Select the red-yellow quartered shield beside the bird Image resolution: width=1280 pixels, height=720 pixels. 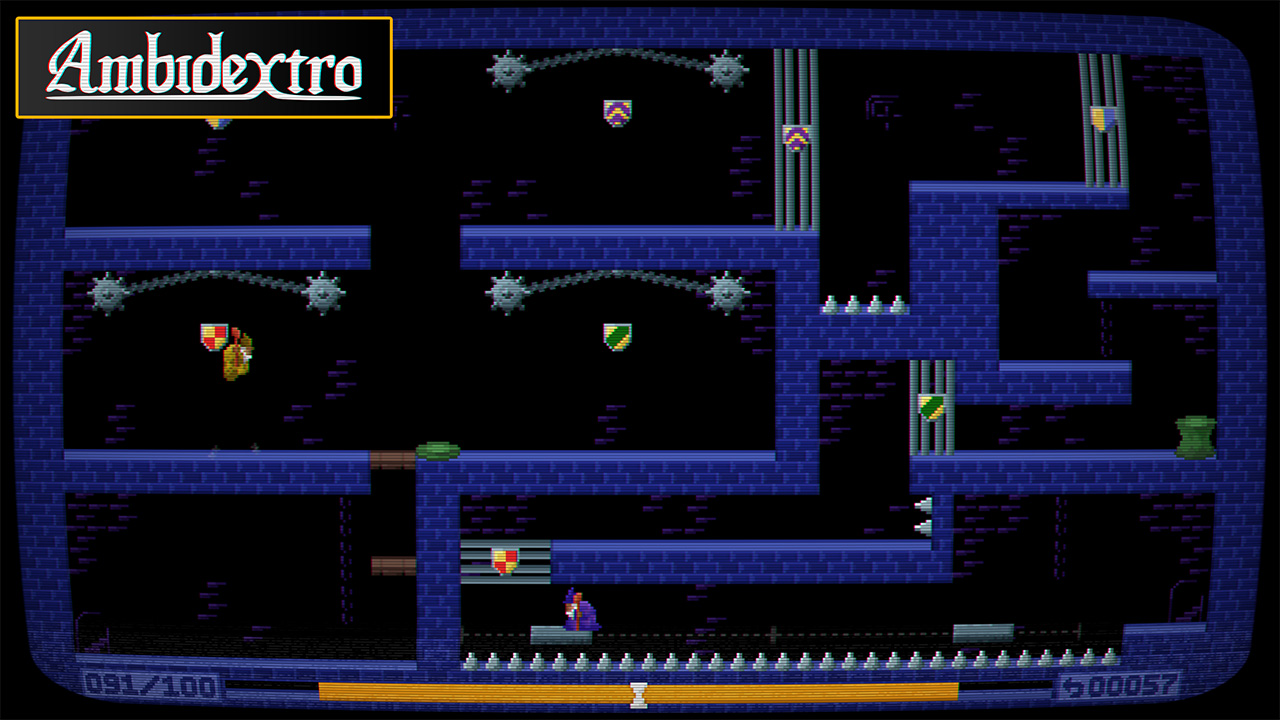point(213,338)
